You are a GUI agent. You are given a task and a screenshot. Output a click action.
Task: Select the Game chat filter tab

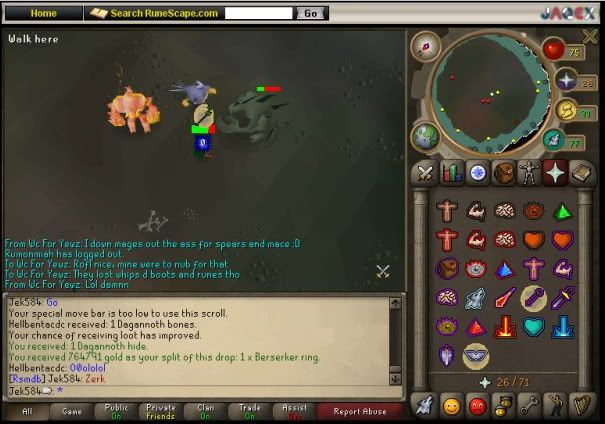coord(72,411)
